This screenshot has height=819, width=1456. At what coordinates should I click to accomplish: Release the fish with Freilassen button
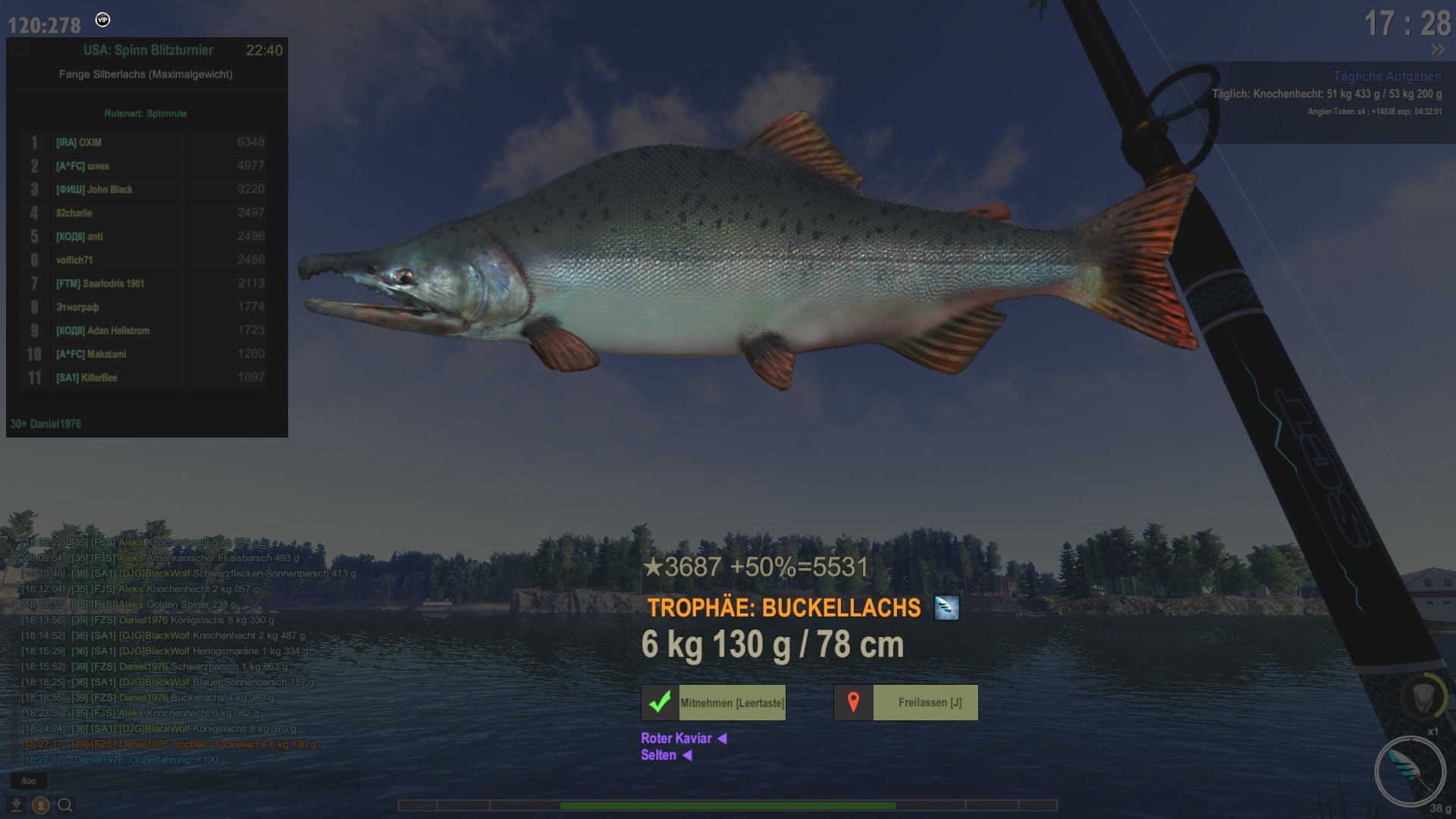pyautogui.click(x=906, y=702)
